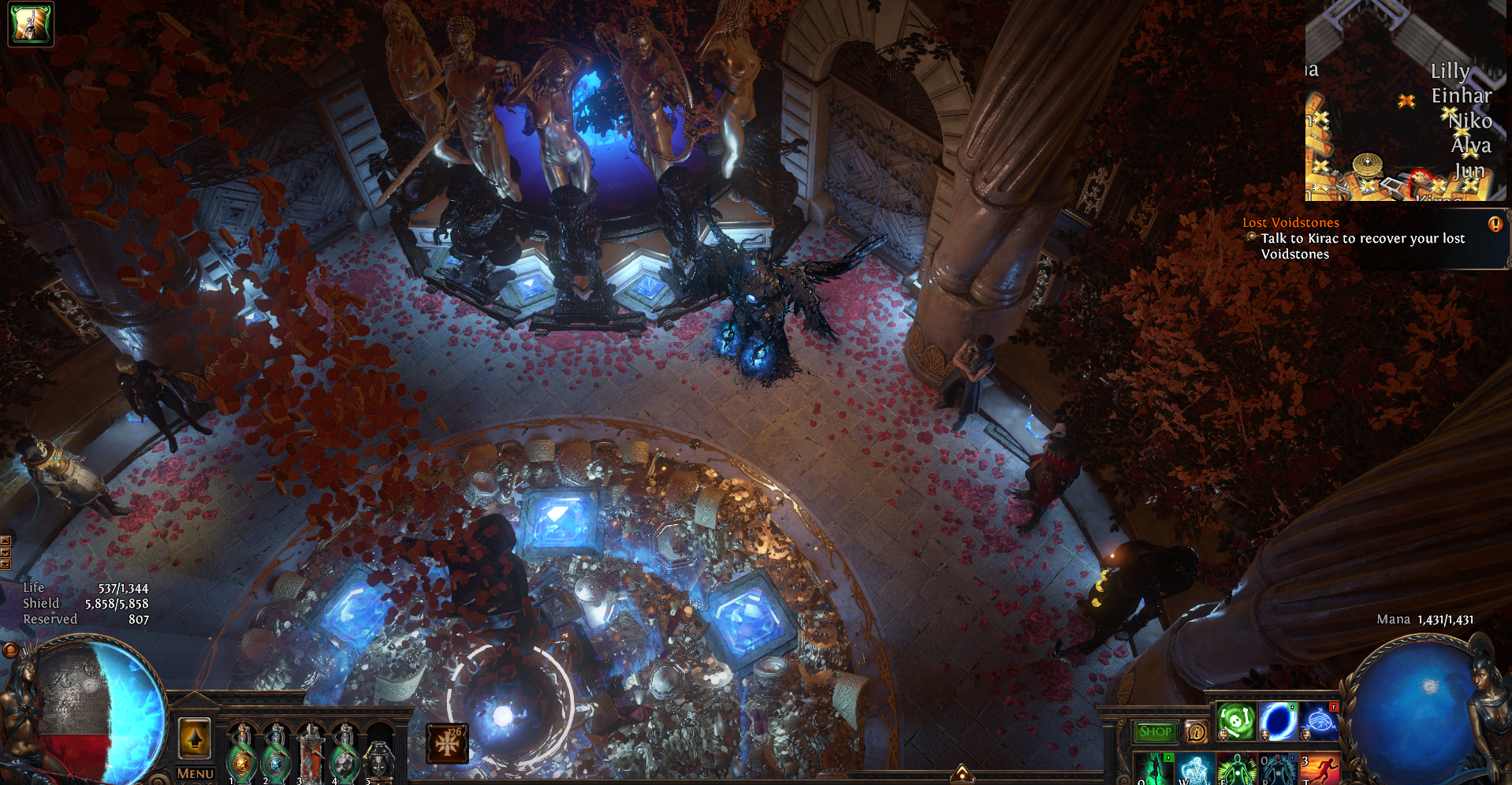The width and height of the screenshot is (1512, 785).
Task: Click the cross icon showing 126
Action: tap(447, 743)
